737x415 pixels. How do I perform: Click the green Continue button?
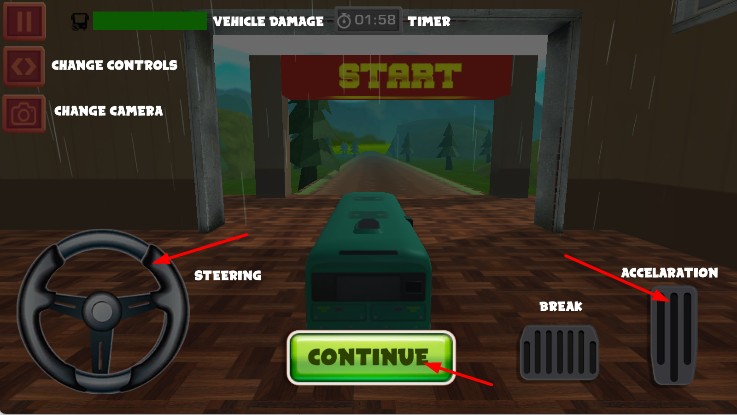[x=371, y=357]
